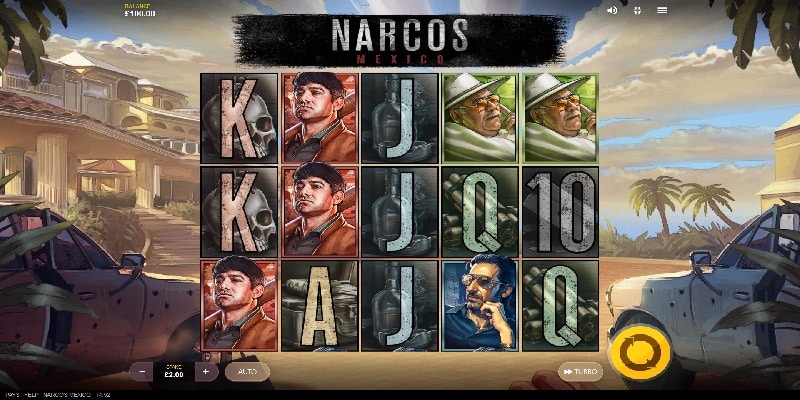The image size is (800, 400).
Task: Enable Turbo spin mode
Action: pos(580,371)
